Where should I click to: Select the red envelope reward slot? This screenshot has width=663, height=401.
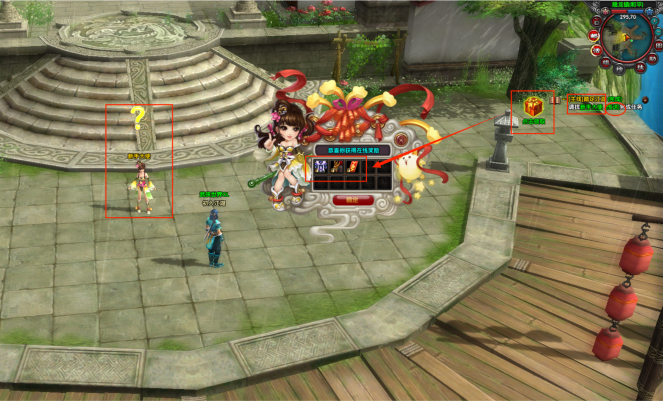tap(353, 168)
